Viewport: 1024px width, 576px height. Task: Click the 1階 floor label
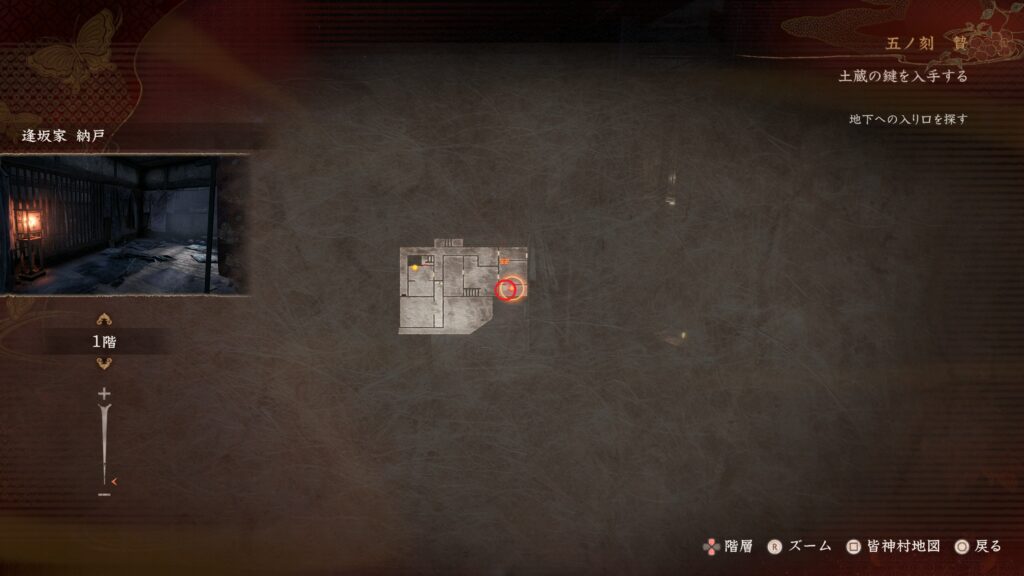(x=104, y=342)
